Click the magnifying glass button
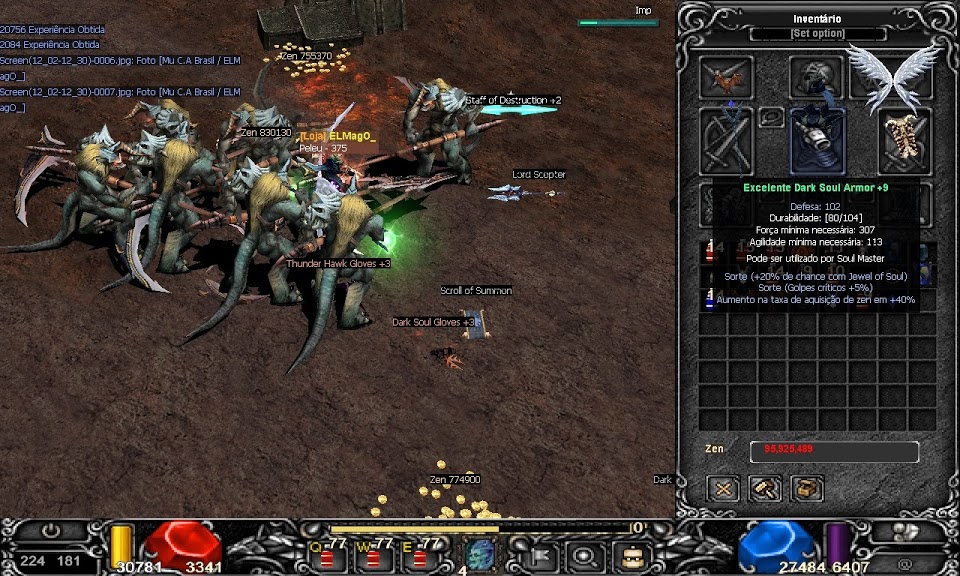The image size is (960, 576). point(583,554)
